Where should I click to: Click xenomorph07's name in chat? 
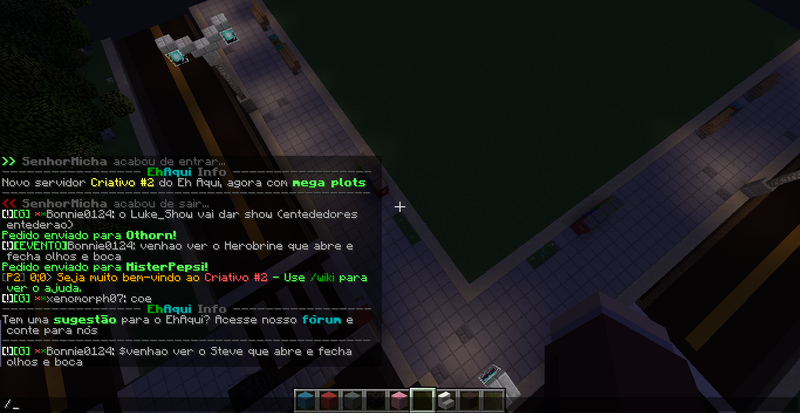pyautogui.click(x=81, y=298)
